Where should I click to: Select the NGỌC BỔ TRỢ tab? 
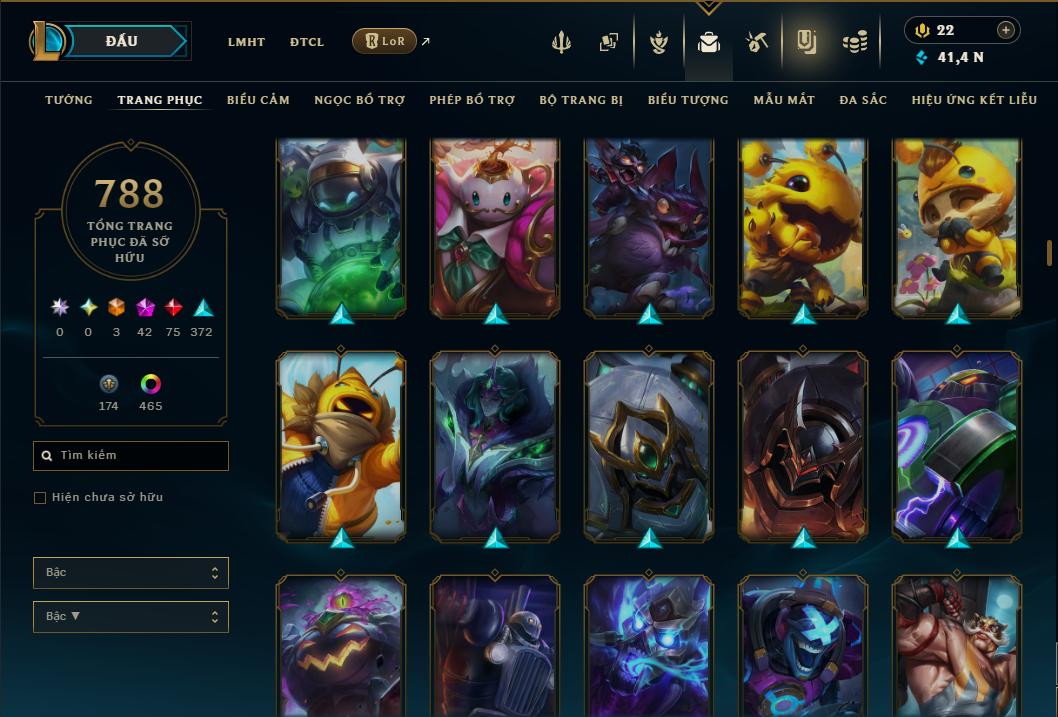(359, 100)
